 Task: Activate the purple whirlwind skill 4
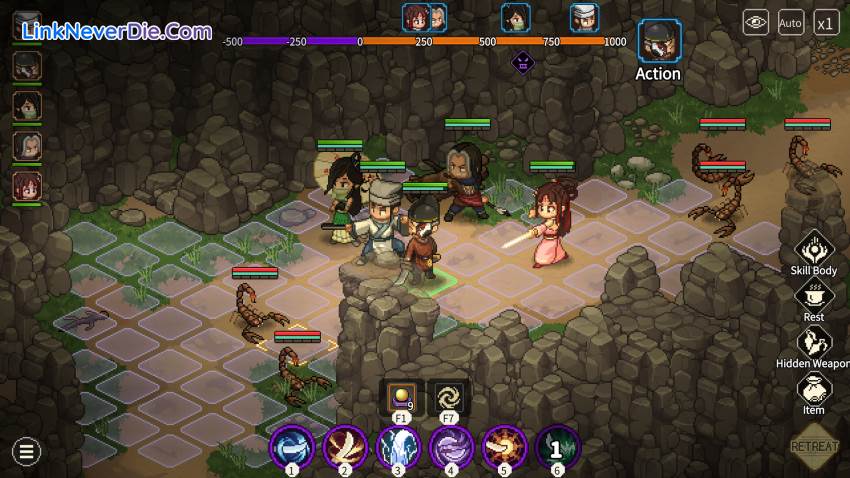(451, 446)
